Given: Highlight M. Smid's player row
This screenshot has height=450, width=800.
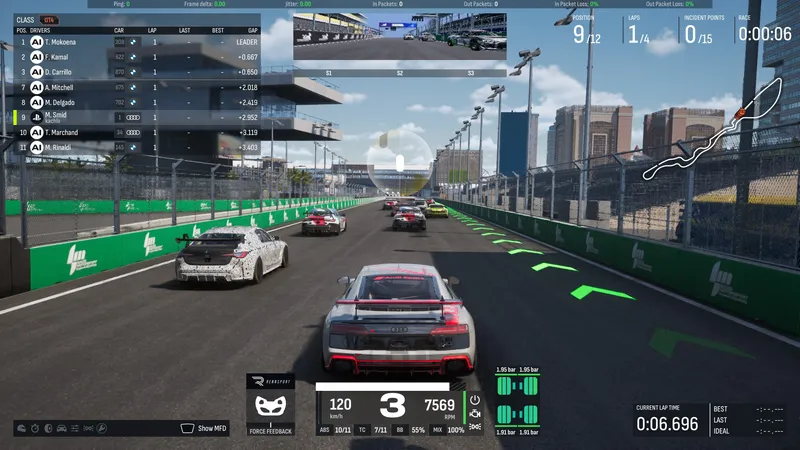Looking at the screenshot, I should [130, 117].
